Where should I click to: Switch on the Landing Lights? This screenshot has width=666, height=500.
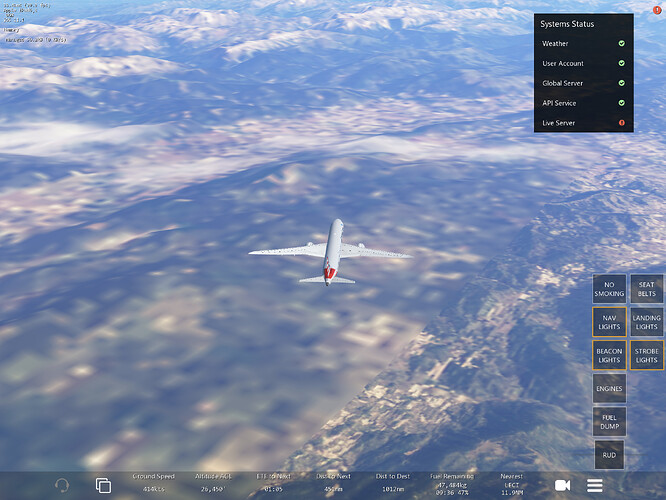(x=647, y=322)
